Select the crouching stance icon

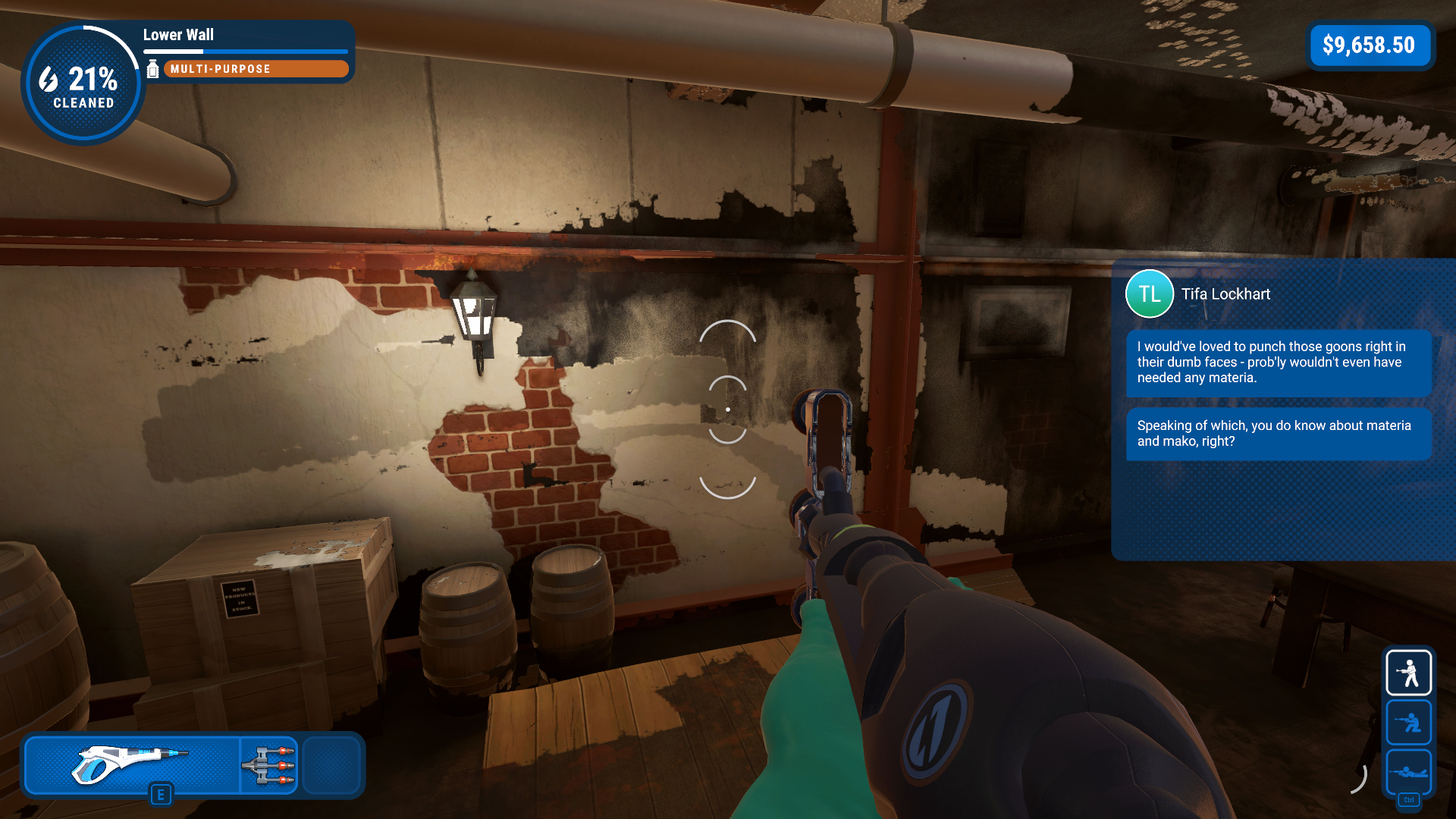[1408, 722]
